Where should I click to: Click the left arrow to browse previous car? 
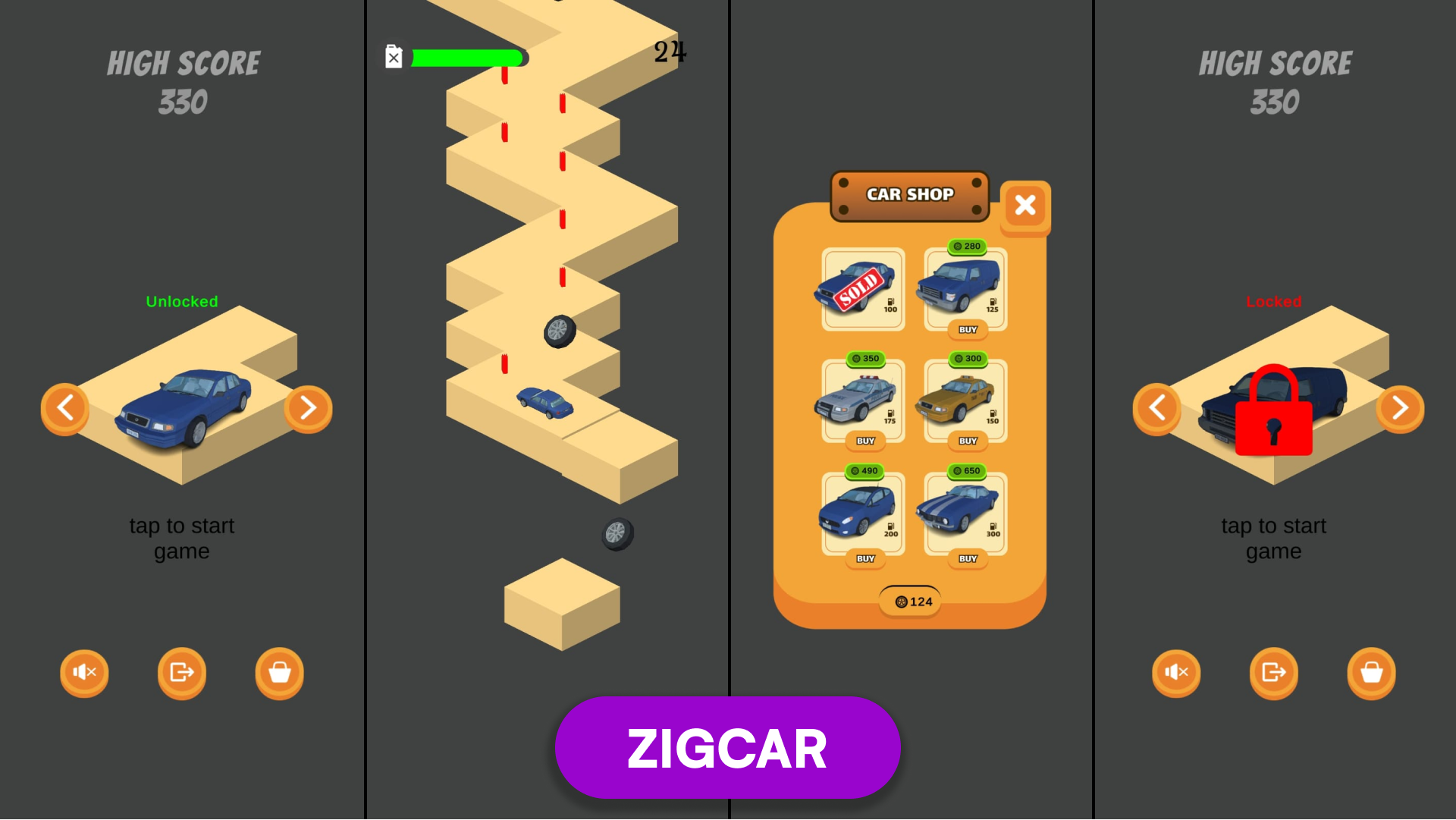(x=65, y=408)
